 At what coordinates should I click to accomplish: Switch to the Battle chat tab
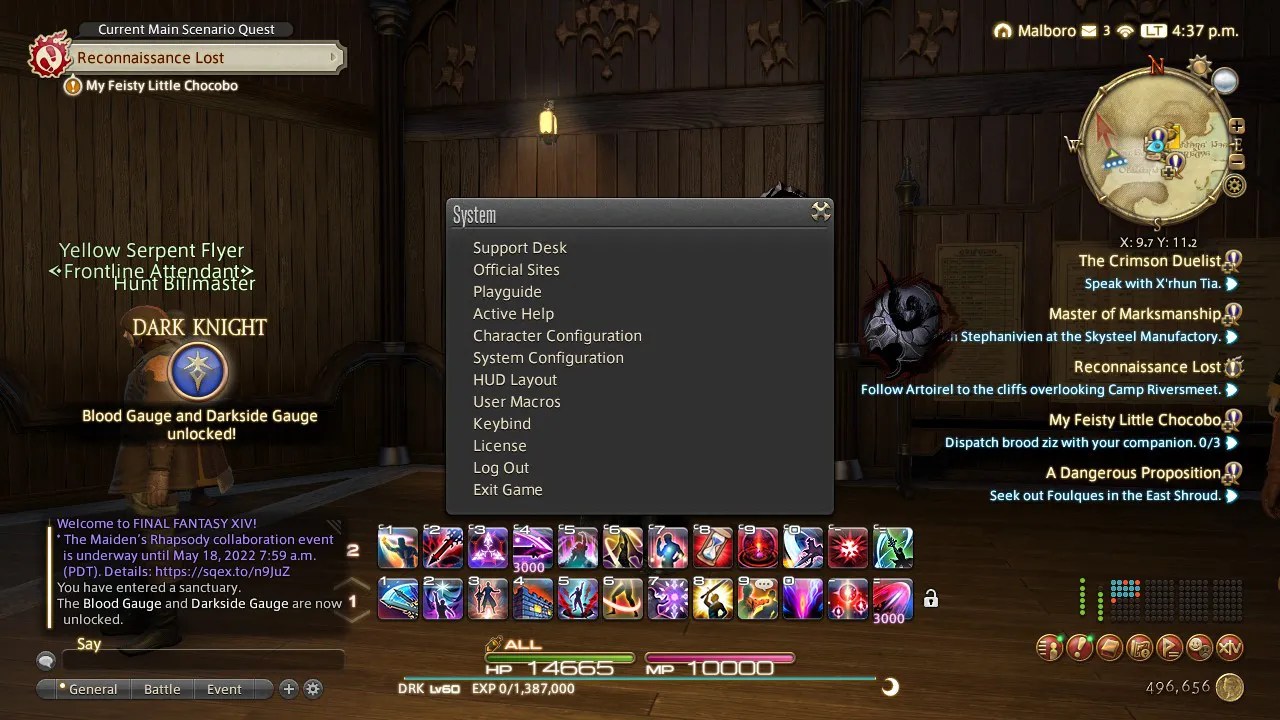point(163,689)
